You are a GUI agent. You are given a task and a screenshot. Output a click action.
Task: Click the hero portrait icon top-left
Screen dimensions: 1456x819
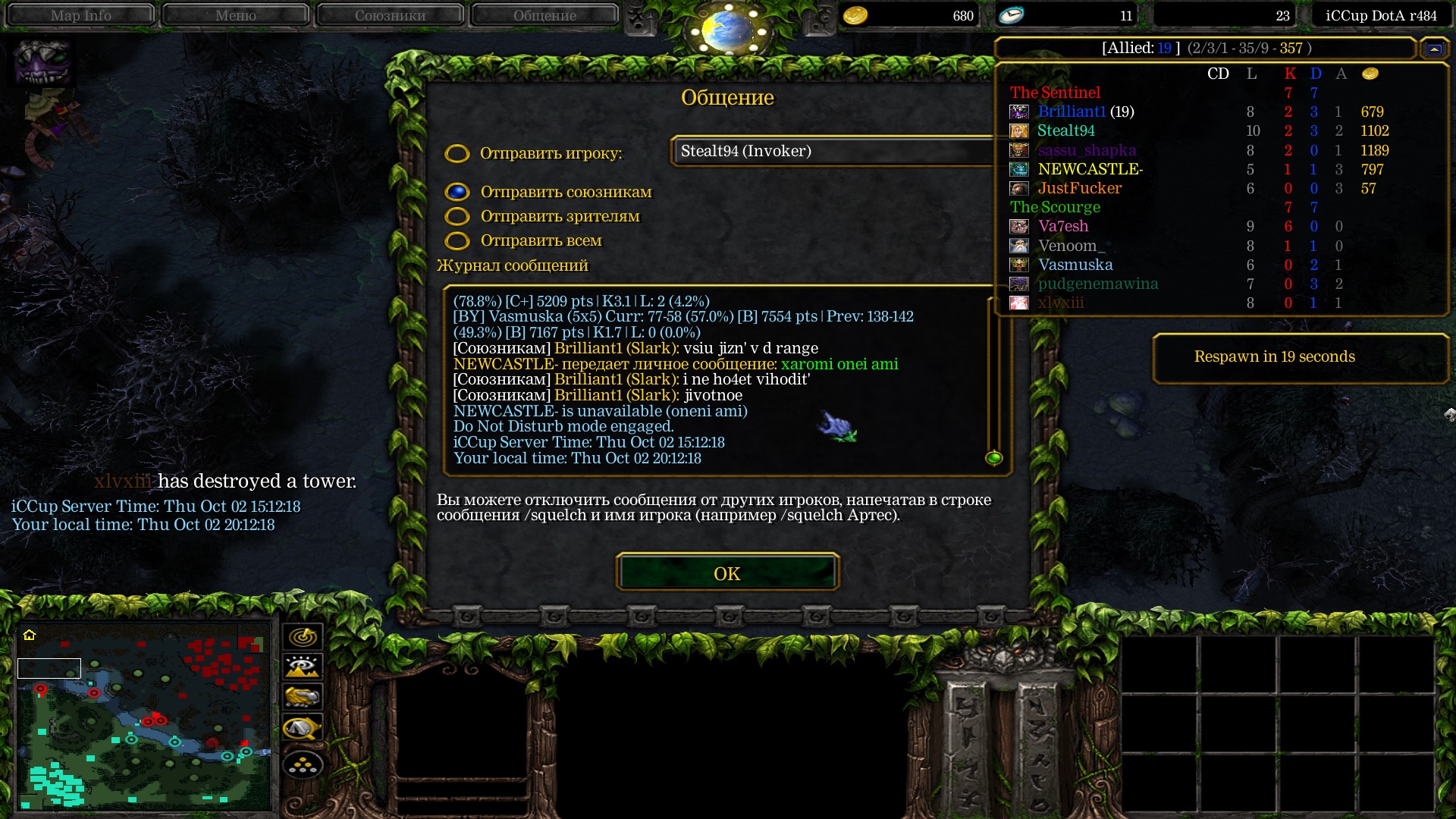43,61
